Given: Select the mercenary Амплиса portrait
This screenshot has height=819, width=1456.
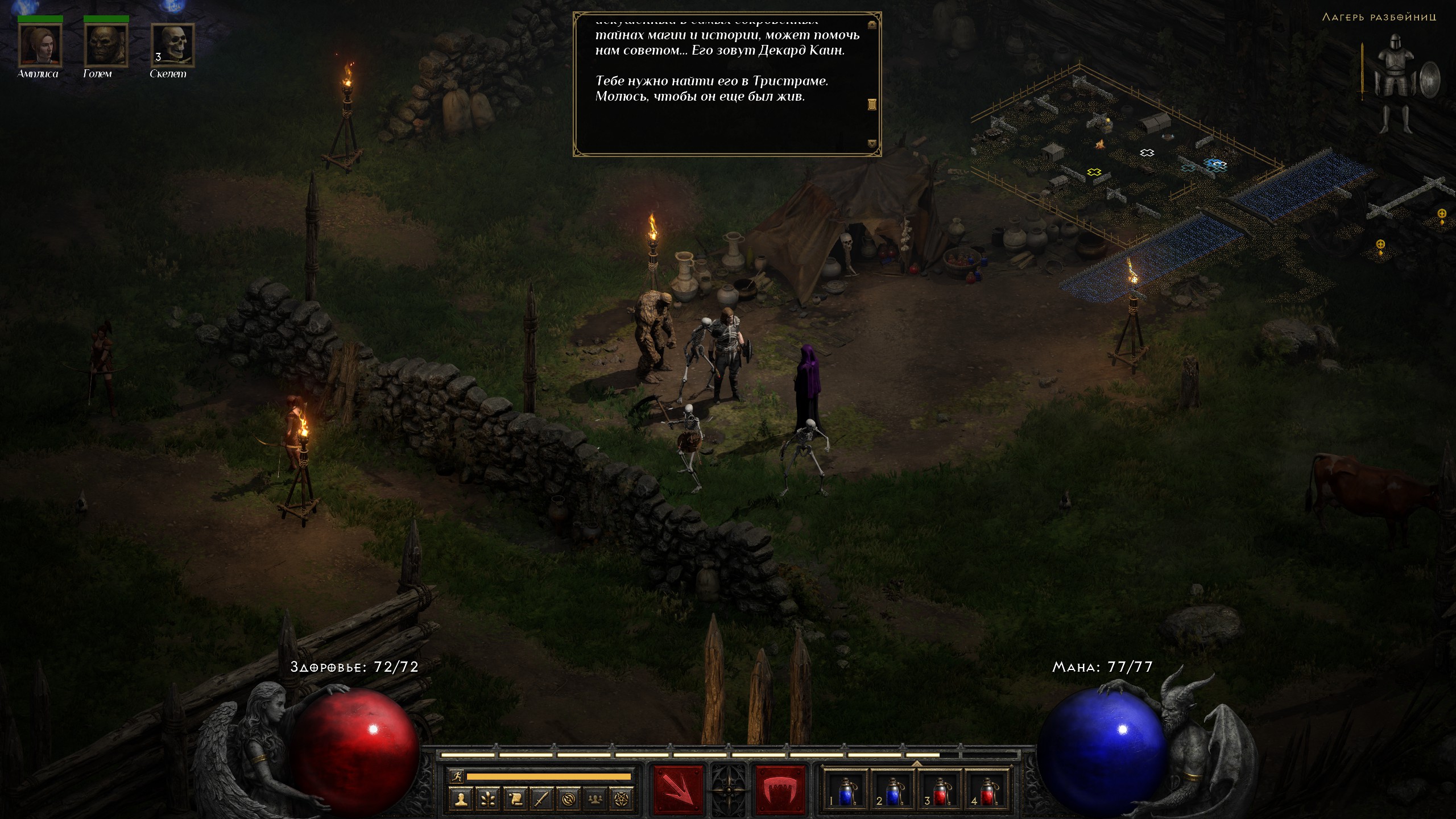Looking at the screenshot, I should tap(40, 45).
